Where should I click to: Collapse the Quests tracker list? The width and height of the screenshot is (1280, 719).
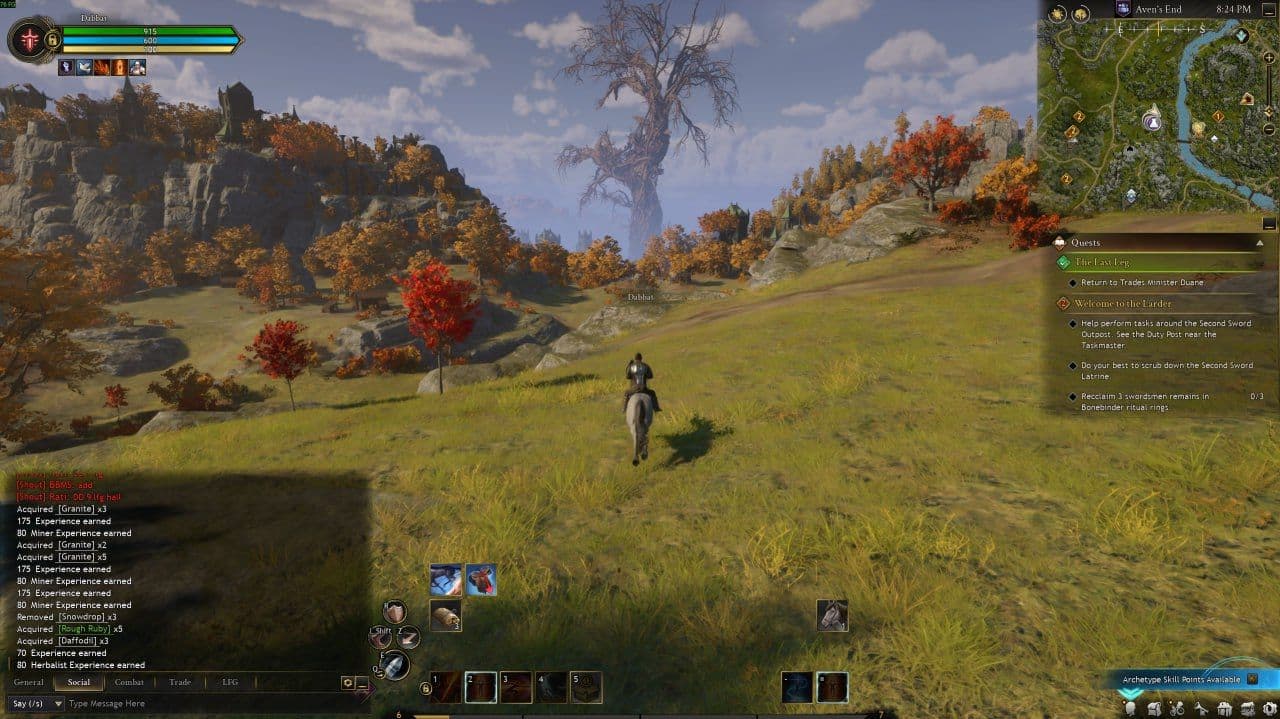coord(1260,242)
